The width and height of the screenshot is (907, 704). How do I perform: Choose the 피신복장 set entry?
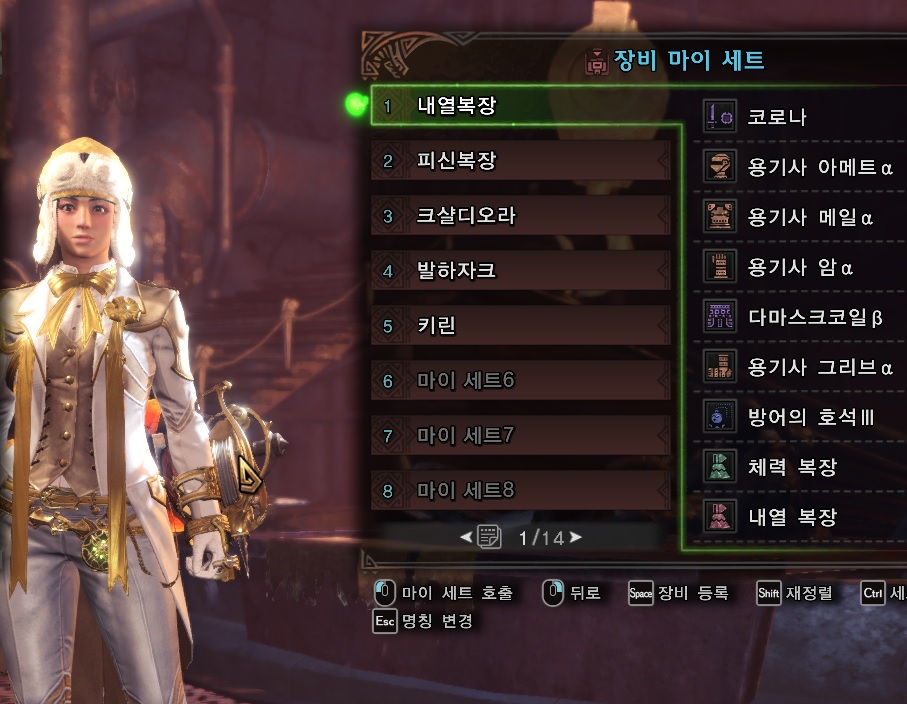pos(520,160)
